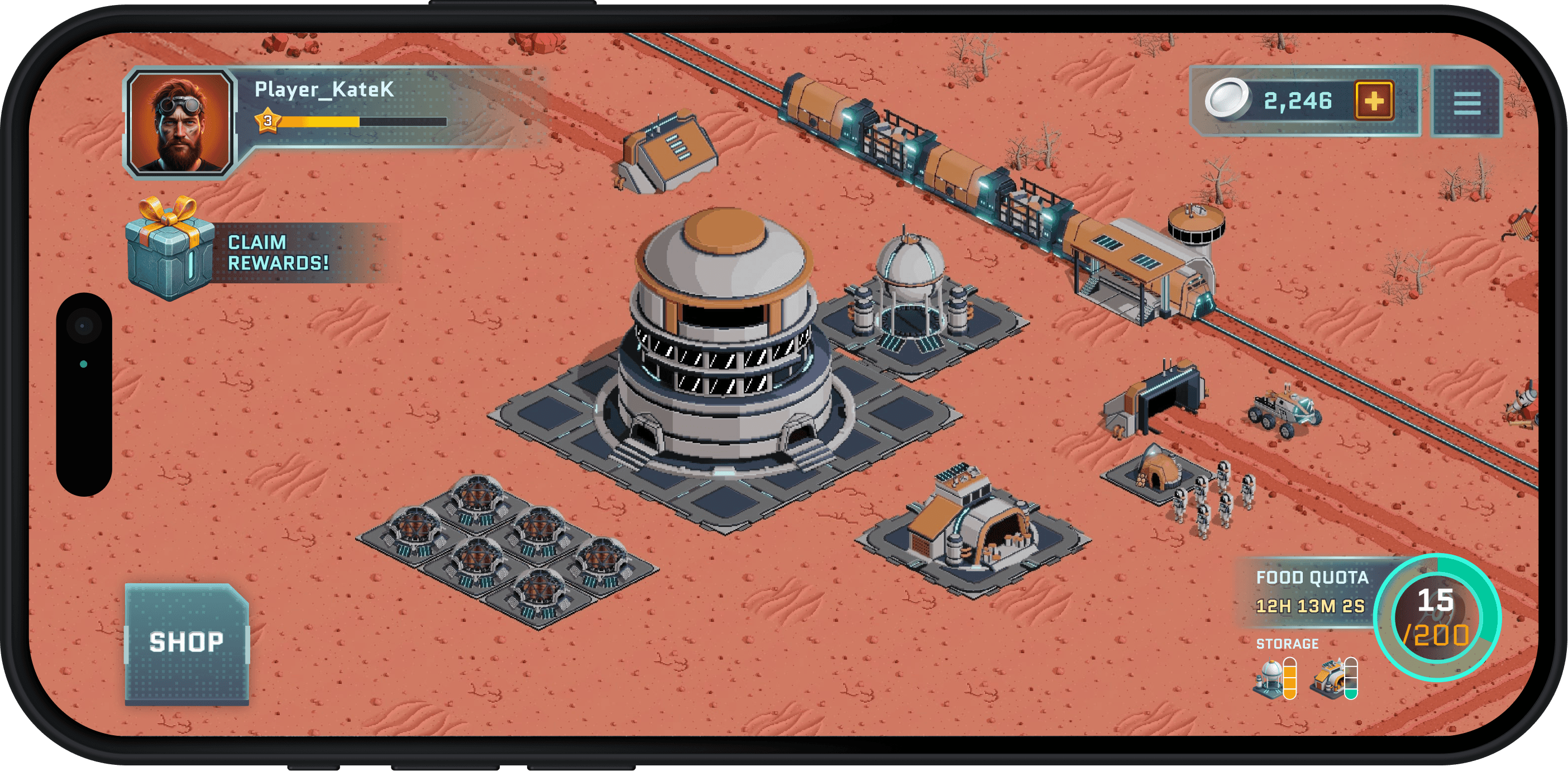Screen dimensions: 1568x771
Task: Open Player_KateK's profile portrait
Action: [180, 122]
